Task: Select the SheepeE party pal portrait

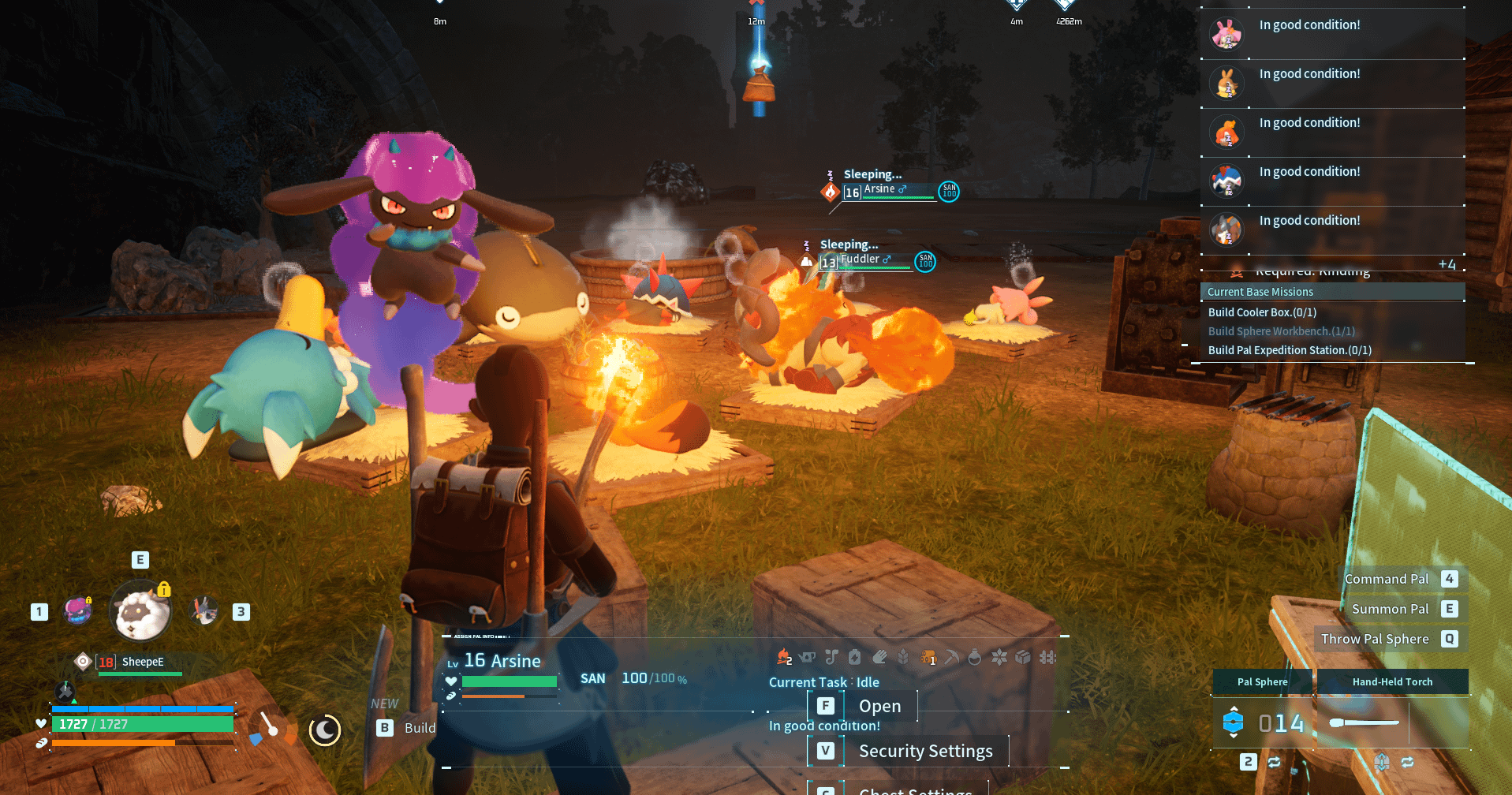Action: click(140, 610)
